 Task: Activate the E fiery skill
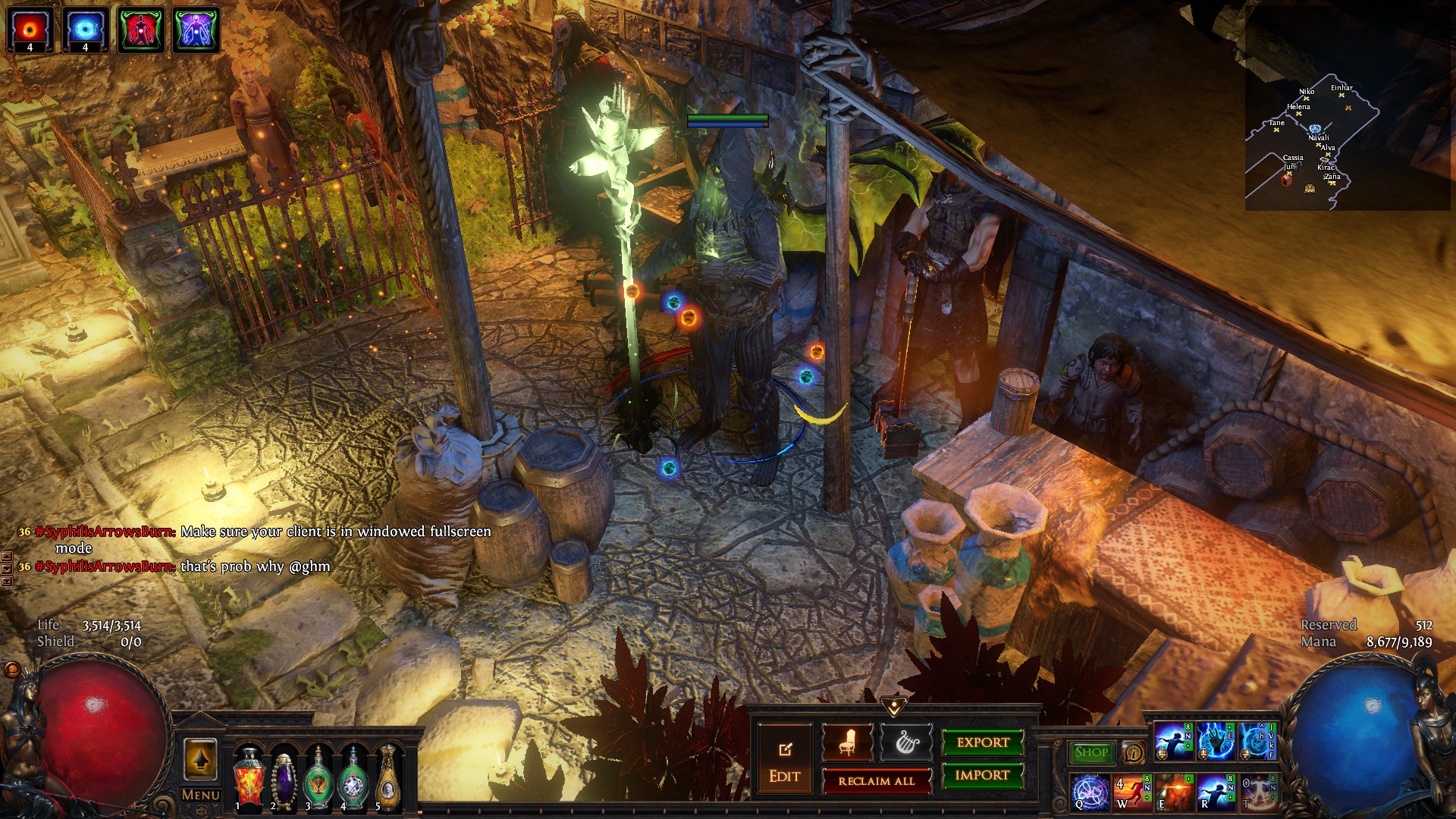1174,792
